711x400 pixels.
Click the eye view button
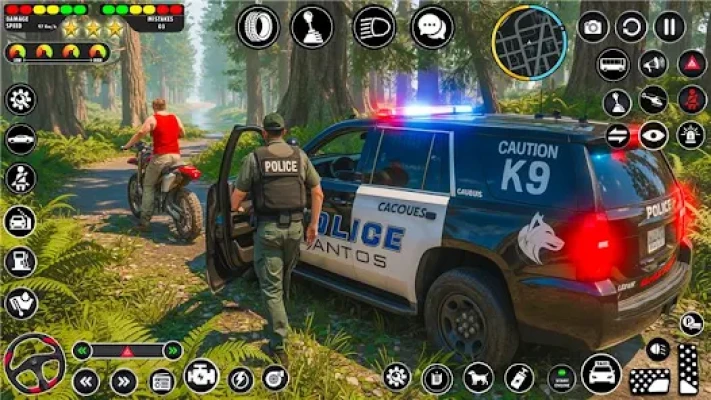(x=653, y=135)
